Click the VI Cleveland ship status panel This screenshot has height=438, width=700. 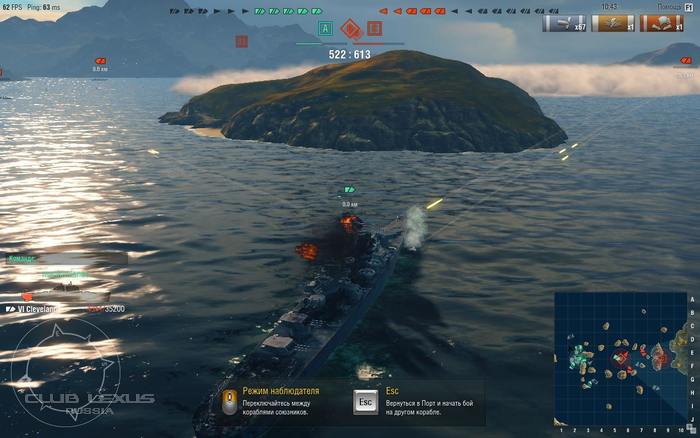pyautogui.click(x=60, y=309)
